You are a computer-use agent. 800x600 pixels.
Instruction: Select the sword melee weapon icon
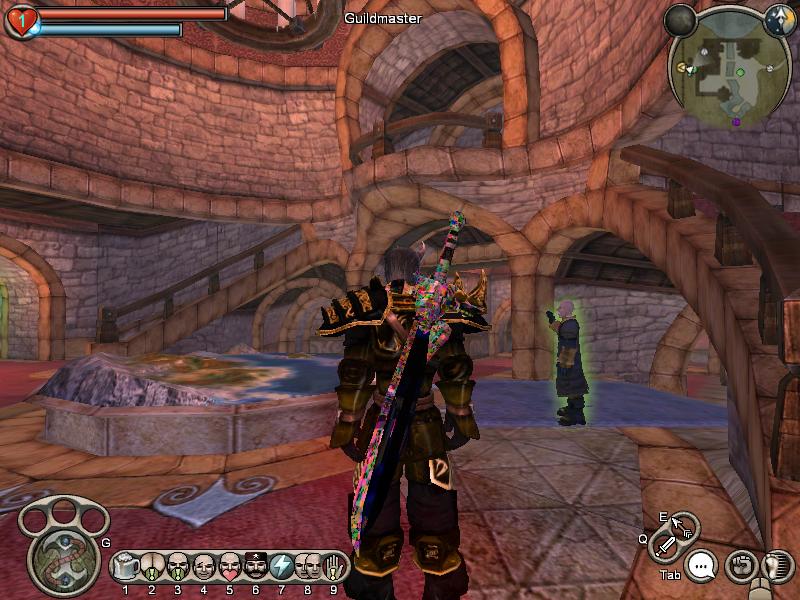coord(665,546)
